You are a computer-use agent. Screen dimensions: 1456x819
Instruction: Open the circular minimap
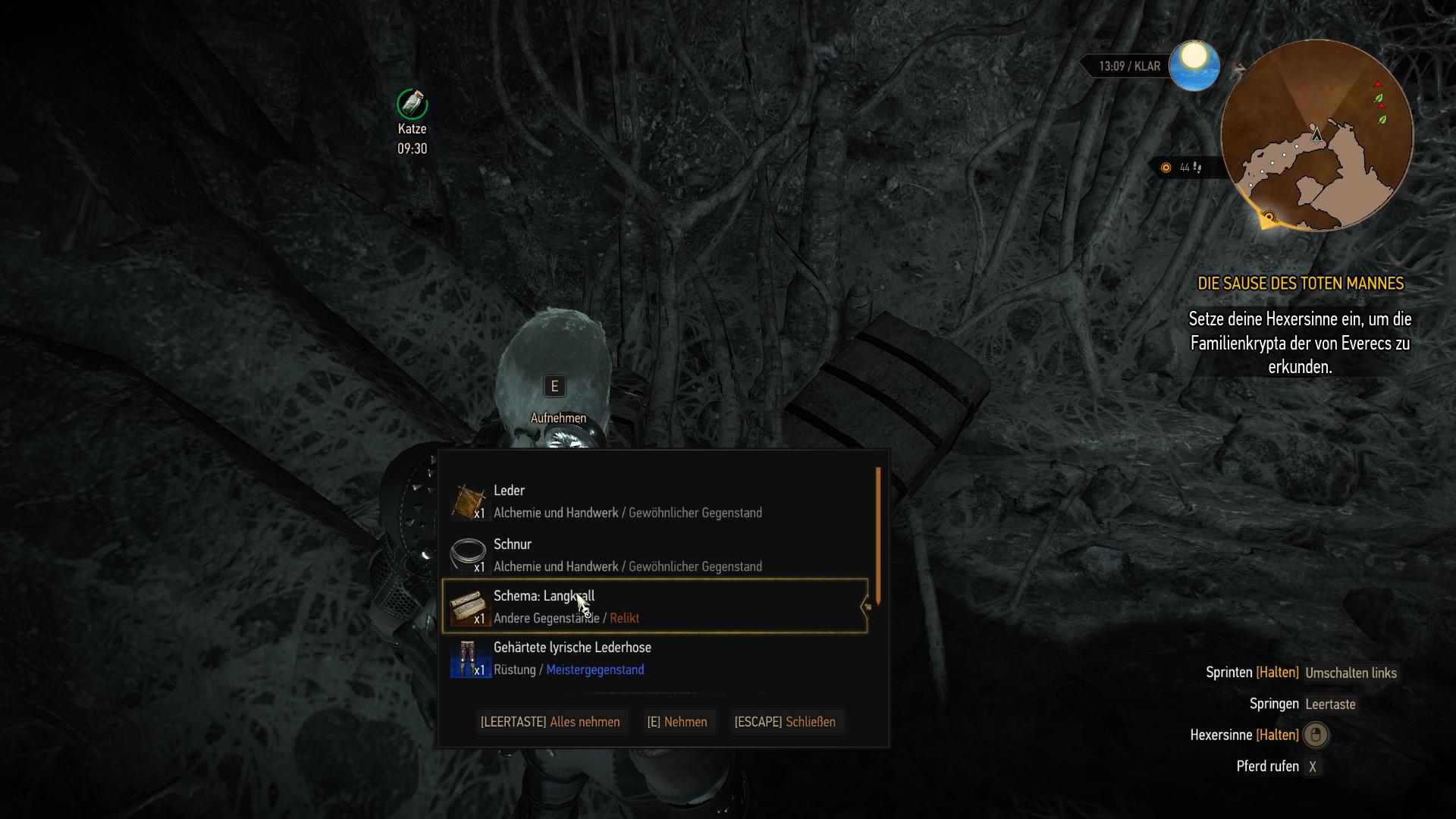click(1316, 135)
